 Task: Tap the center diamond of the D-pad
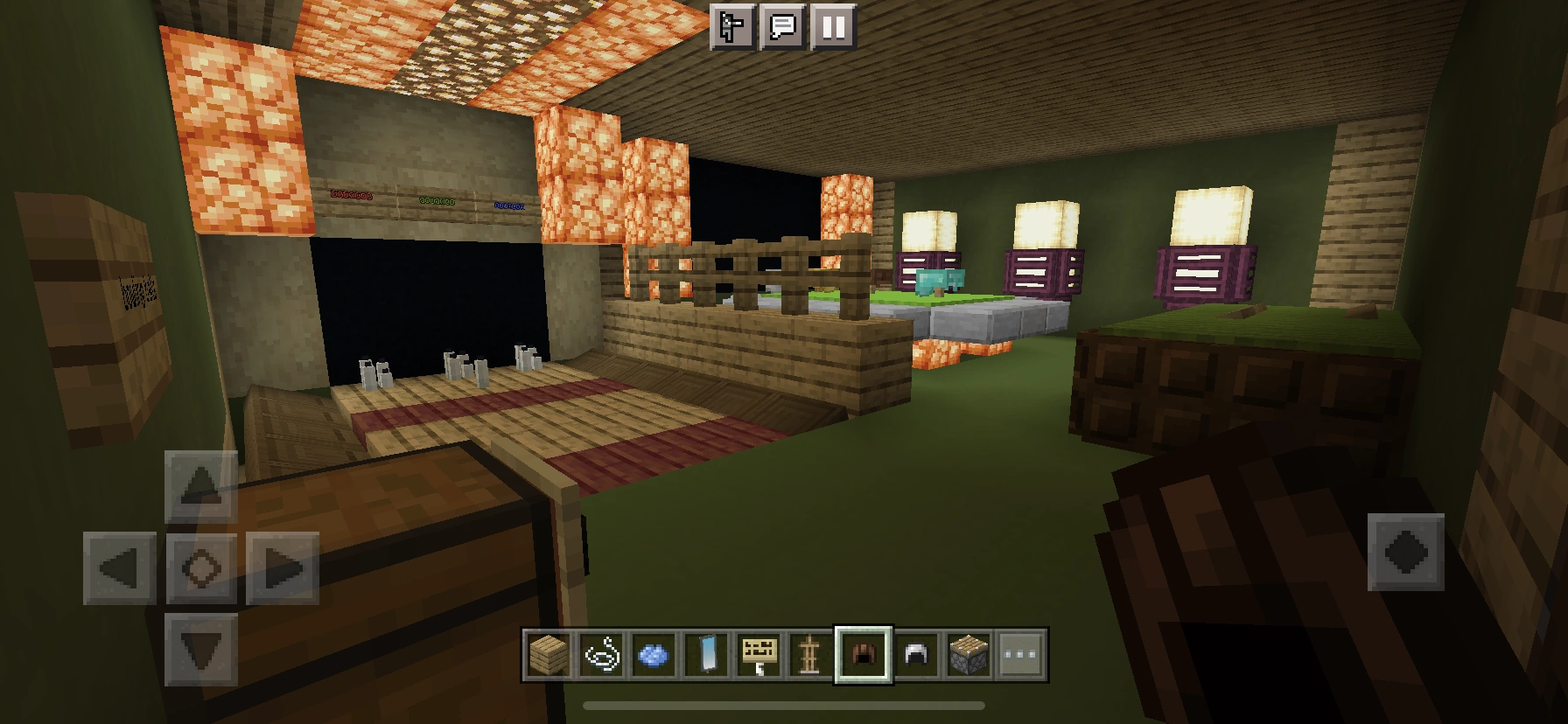click(199, 568)
